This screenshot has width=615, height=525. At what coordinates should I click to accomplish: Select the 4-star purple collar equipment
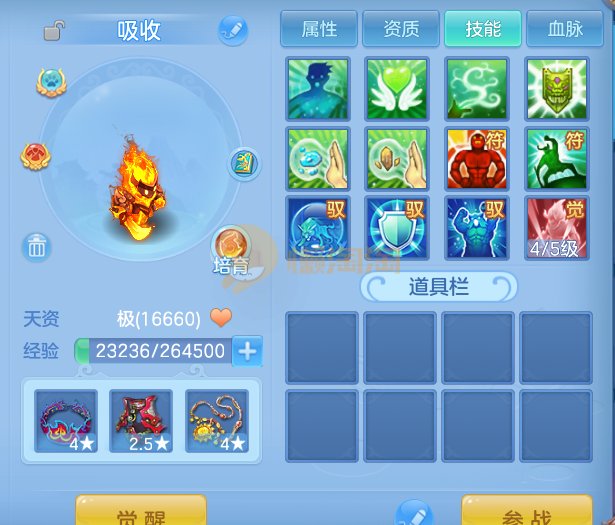[66, 421]
